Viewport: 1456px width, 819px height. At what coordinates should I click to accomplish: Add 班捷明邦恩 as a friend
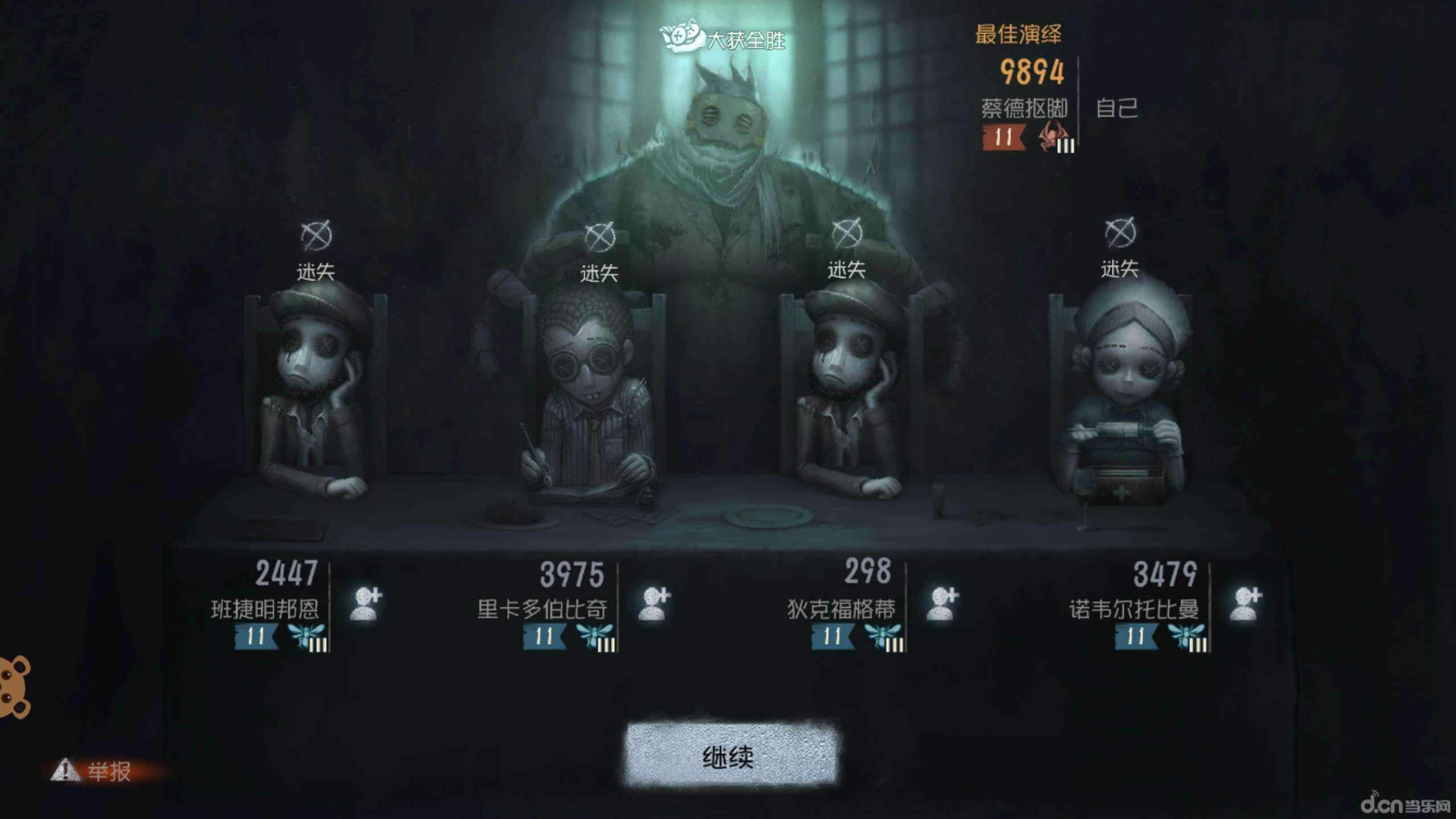tap(366, 604)
